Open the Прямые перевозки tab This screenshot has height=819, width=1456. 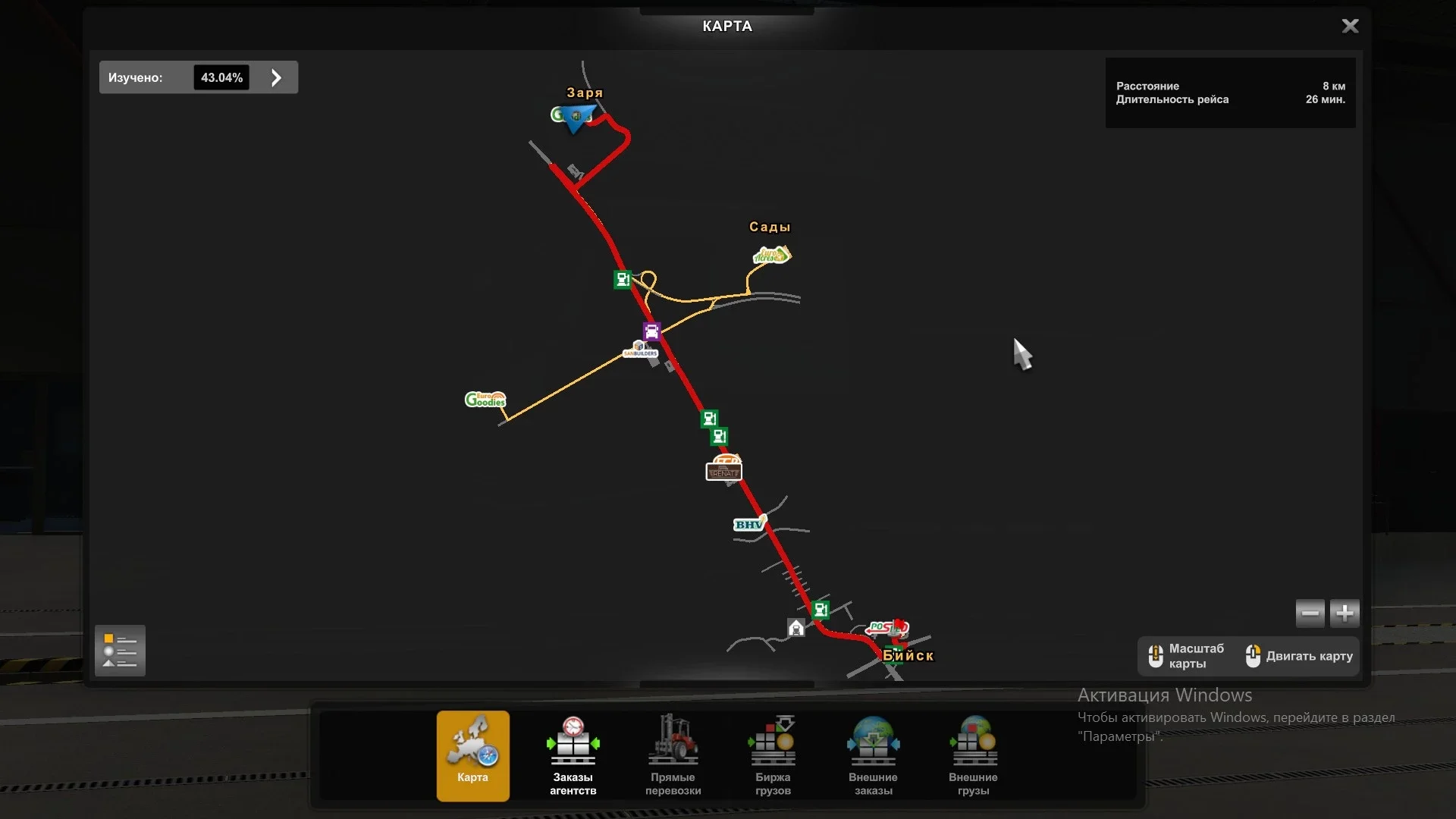(x=673, y=755)
